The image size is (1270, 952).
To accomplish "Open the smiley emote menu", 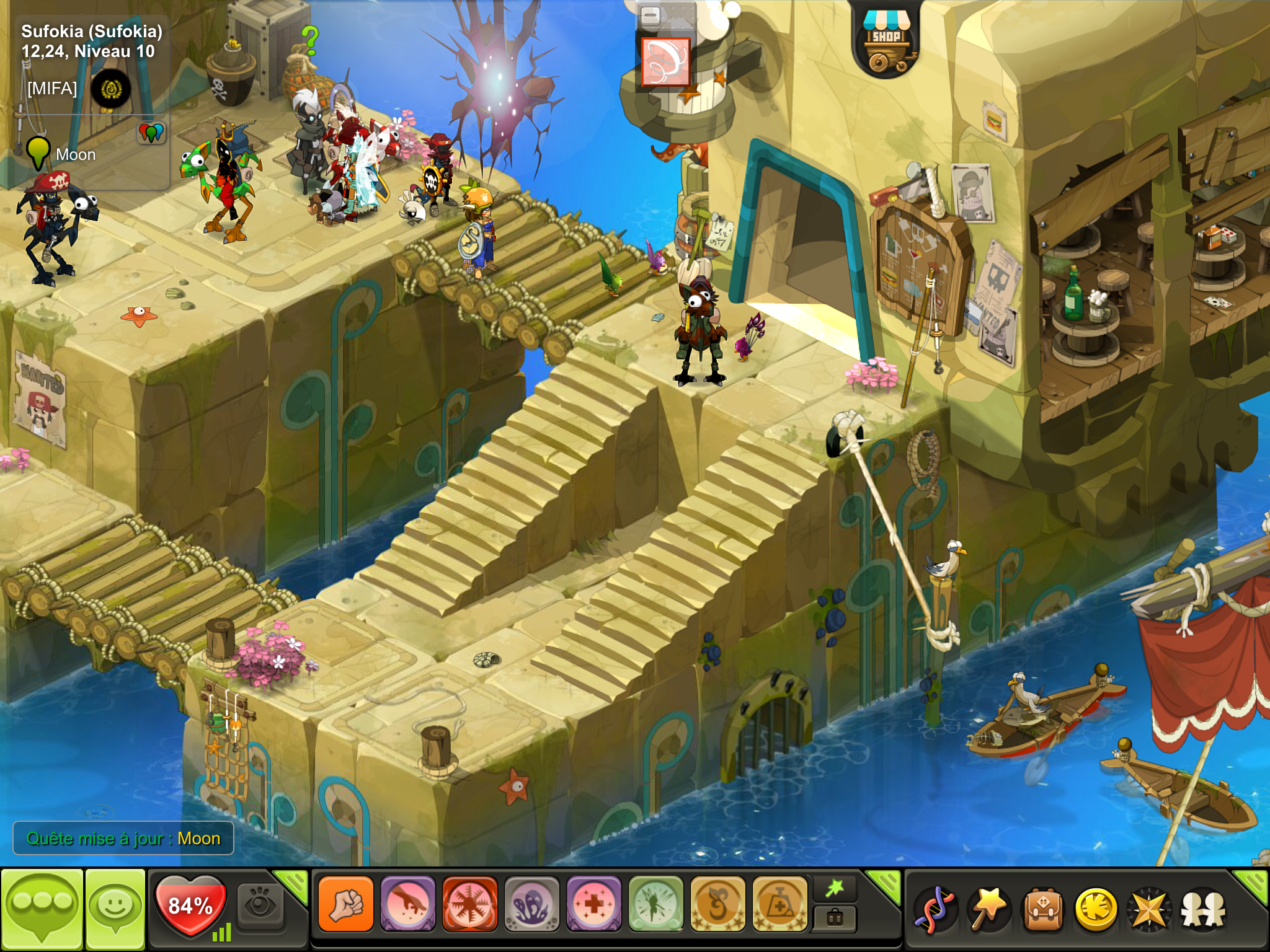I will click(115, 909).
